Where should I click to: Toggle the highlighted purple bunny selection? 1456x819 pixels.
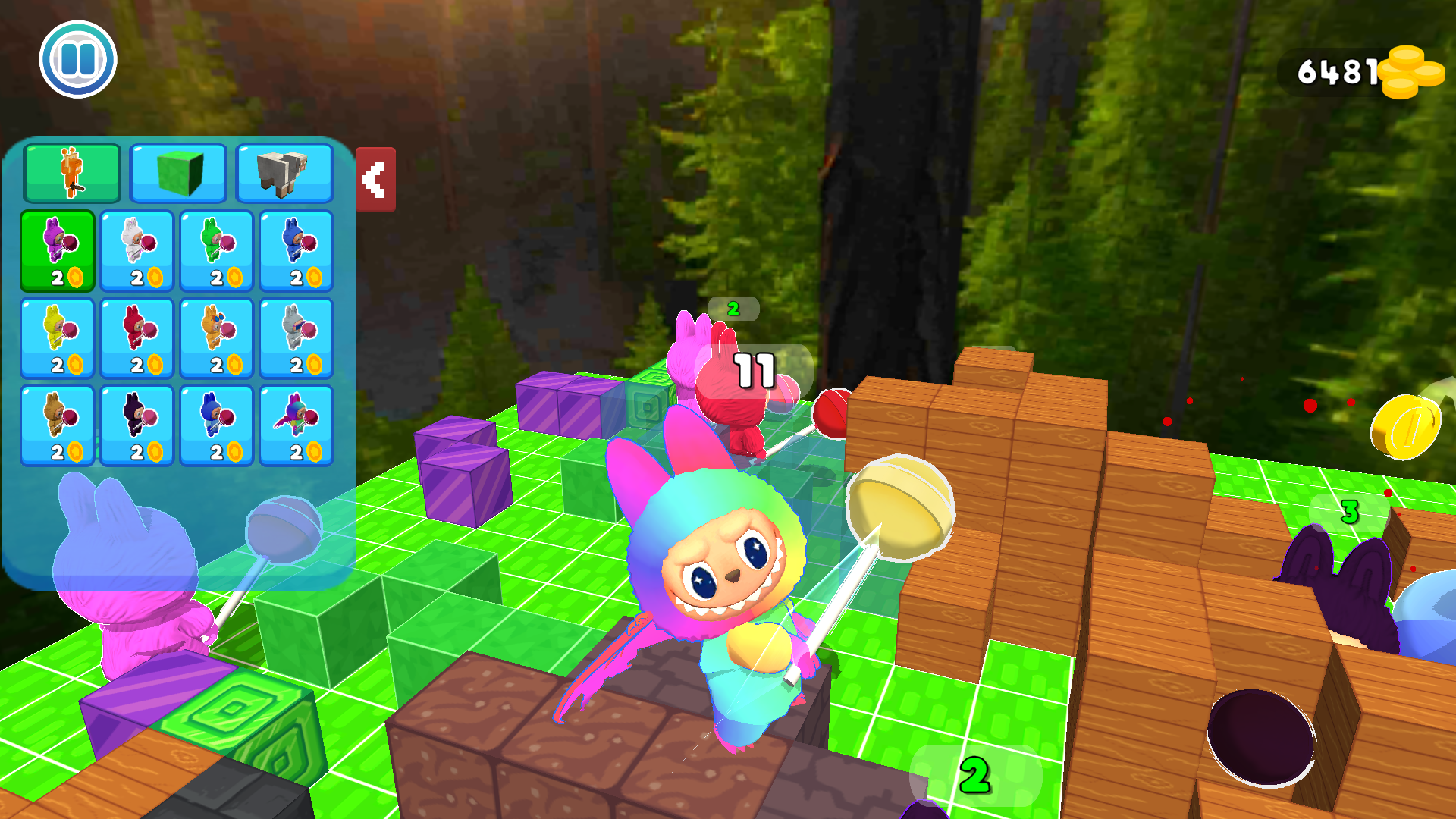coord(59,250)
